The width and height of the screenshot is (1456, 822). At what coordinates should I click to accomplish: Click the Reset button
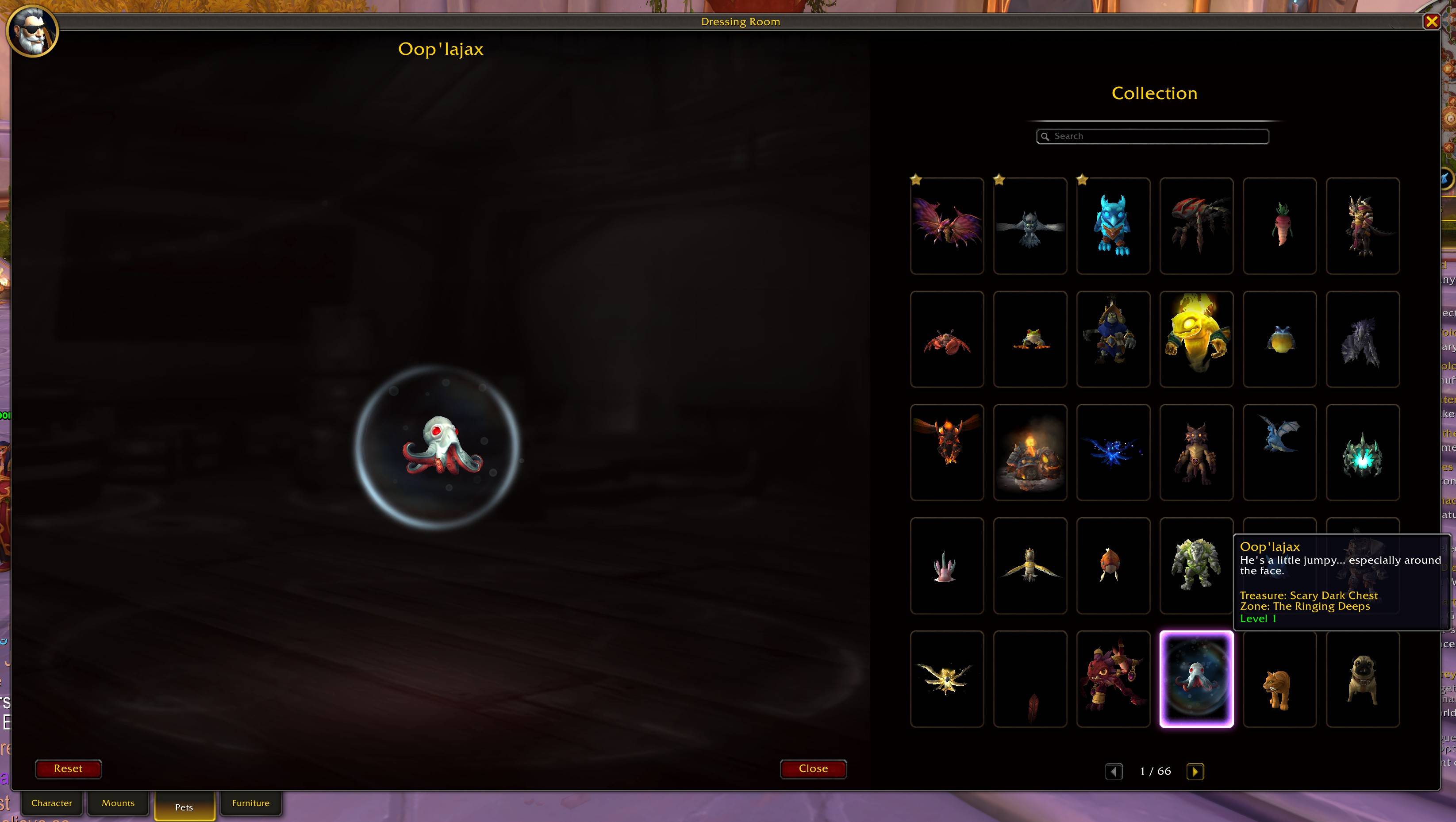pyautogui.click(x=69, y=769)
